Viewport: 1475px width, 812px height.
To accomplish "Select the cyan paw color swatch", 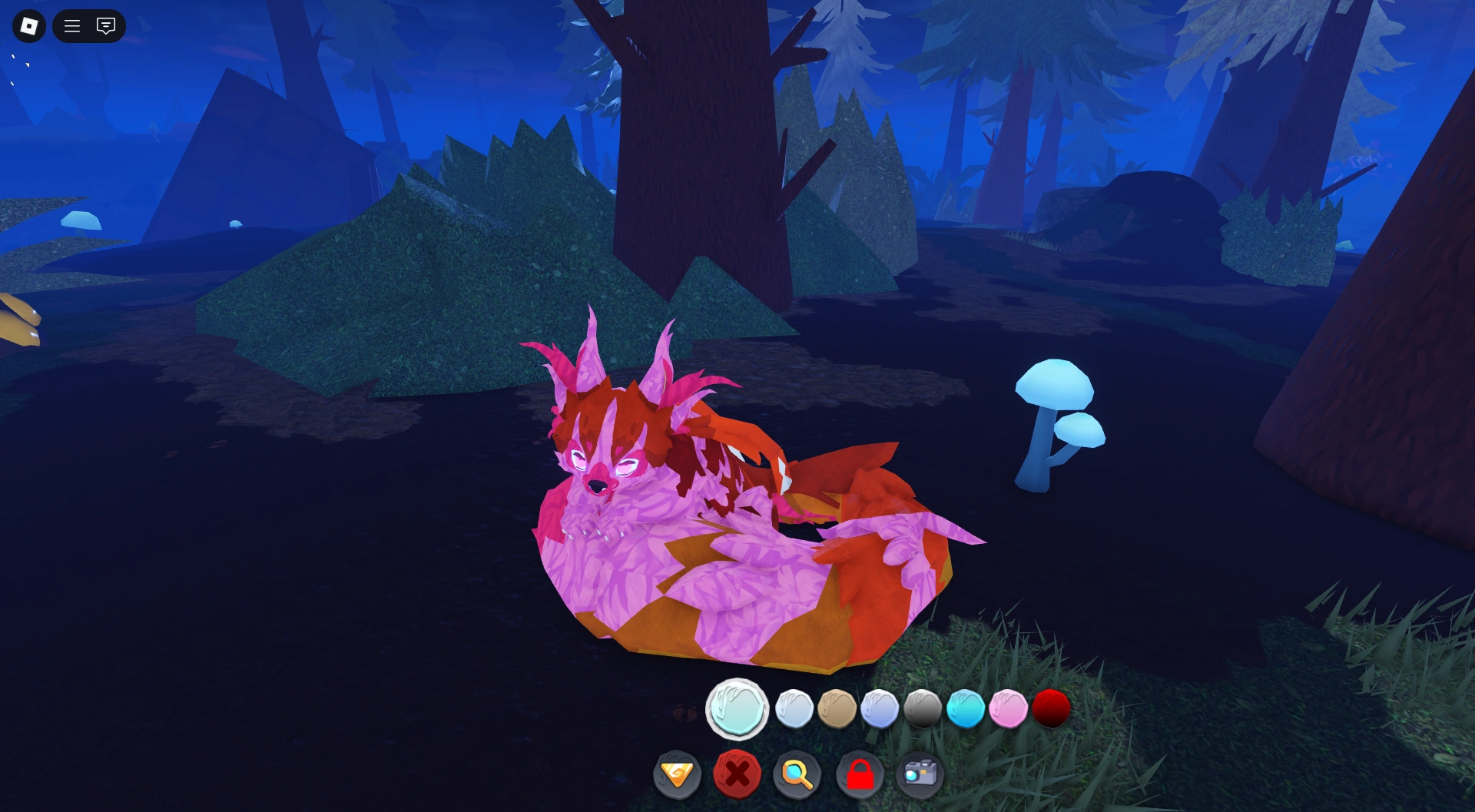I will tap(968, 710).
